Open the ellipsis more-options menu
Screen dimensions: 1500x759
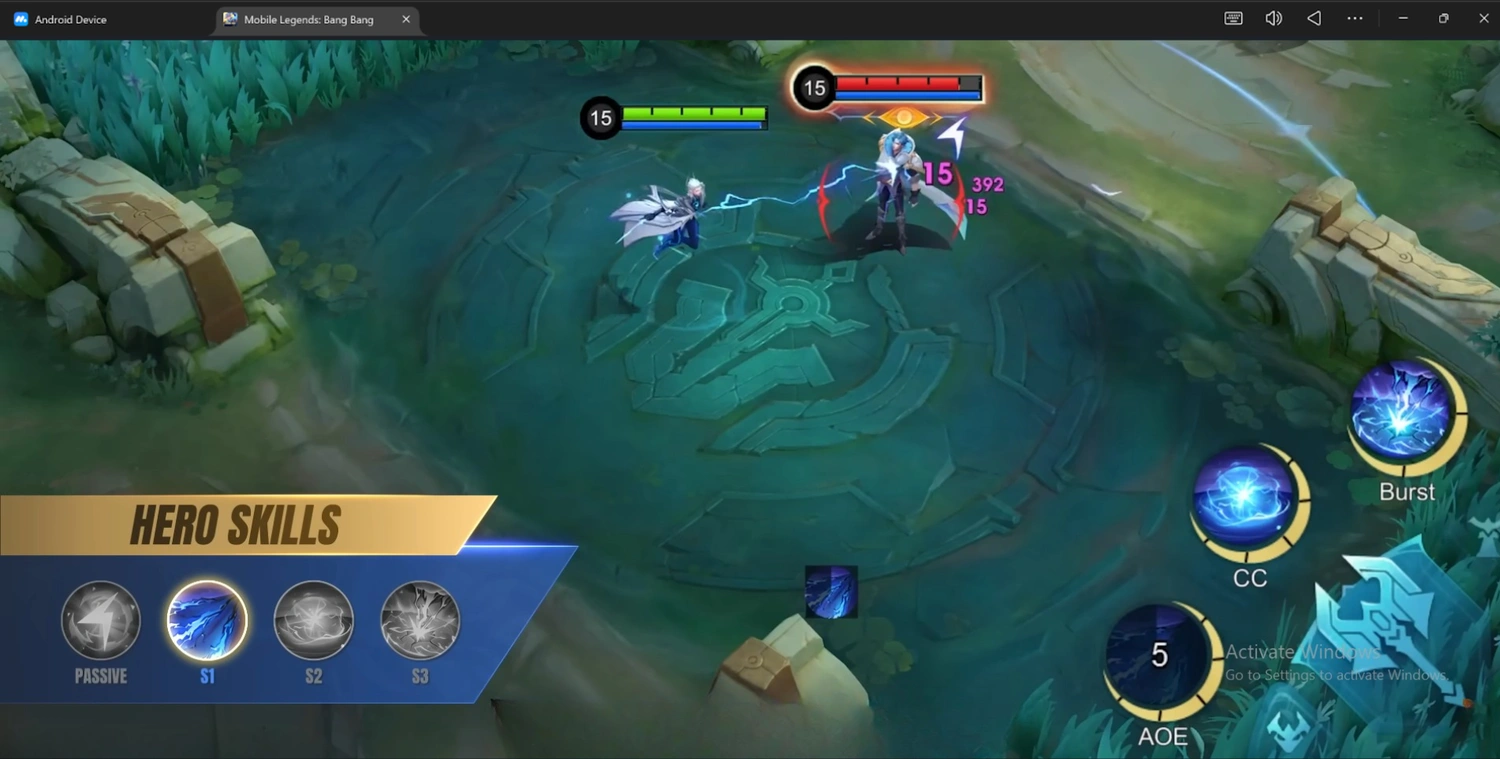tap(1355, 18)
